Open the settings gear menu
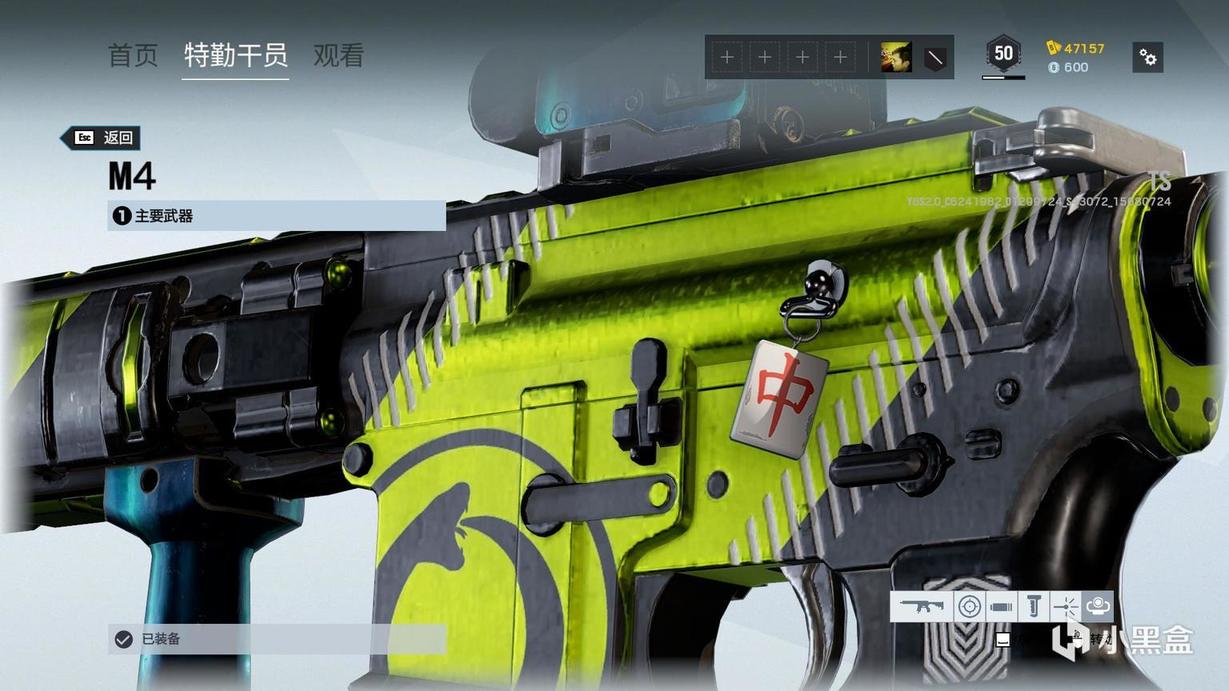Viewport: 1229px width, 691px height. point(1148,57)
